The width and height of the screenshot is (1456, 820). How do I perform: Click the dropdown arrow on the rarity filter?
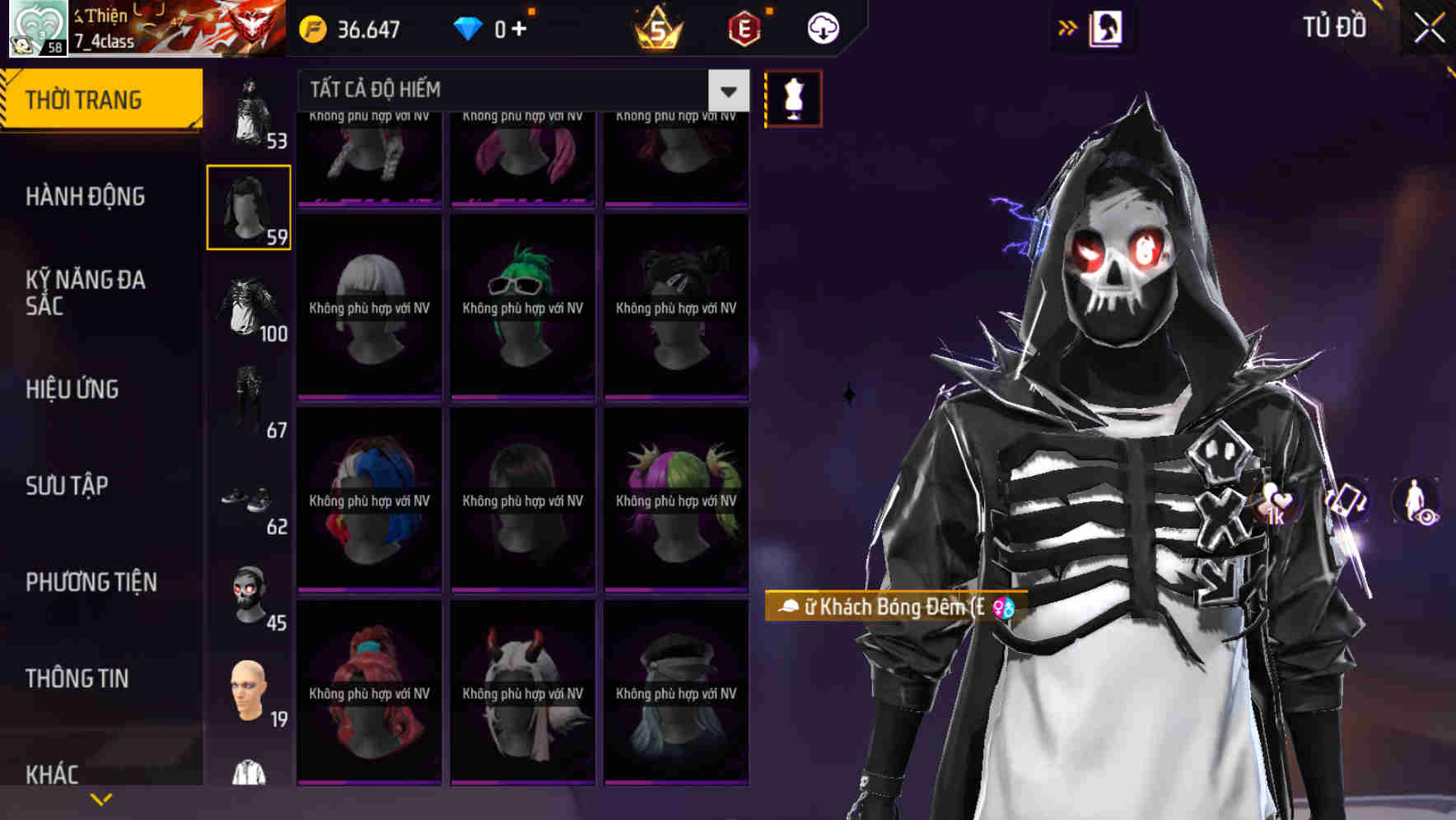(x=726, y=91)
